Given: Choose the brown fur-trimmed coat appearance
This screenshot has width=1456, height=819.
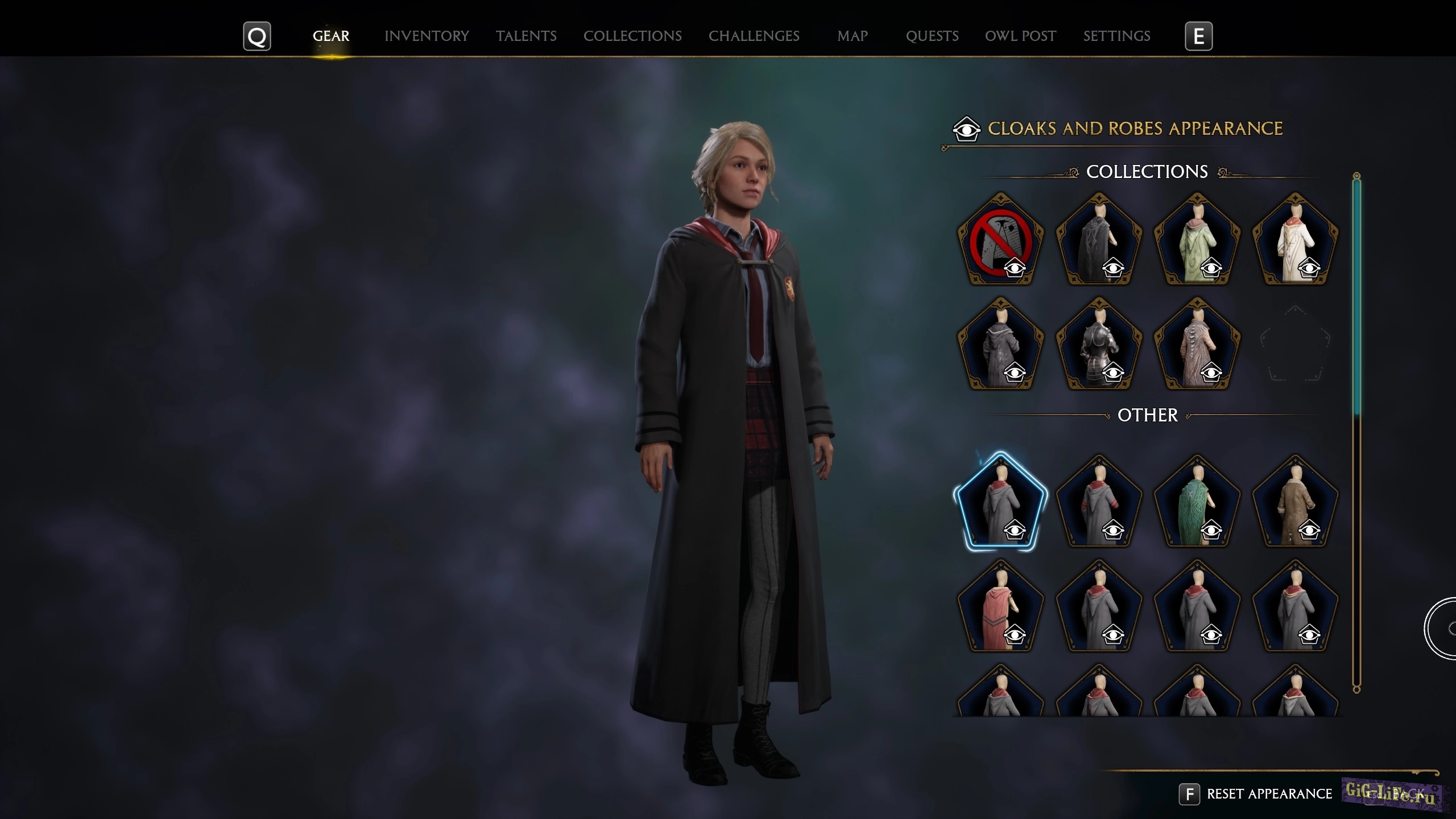Looking at the screenshot, I should 1296,503.
